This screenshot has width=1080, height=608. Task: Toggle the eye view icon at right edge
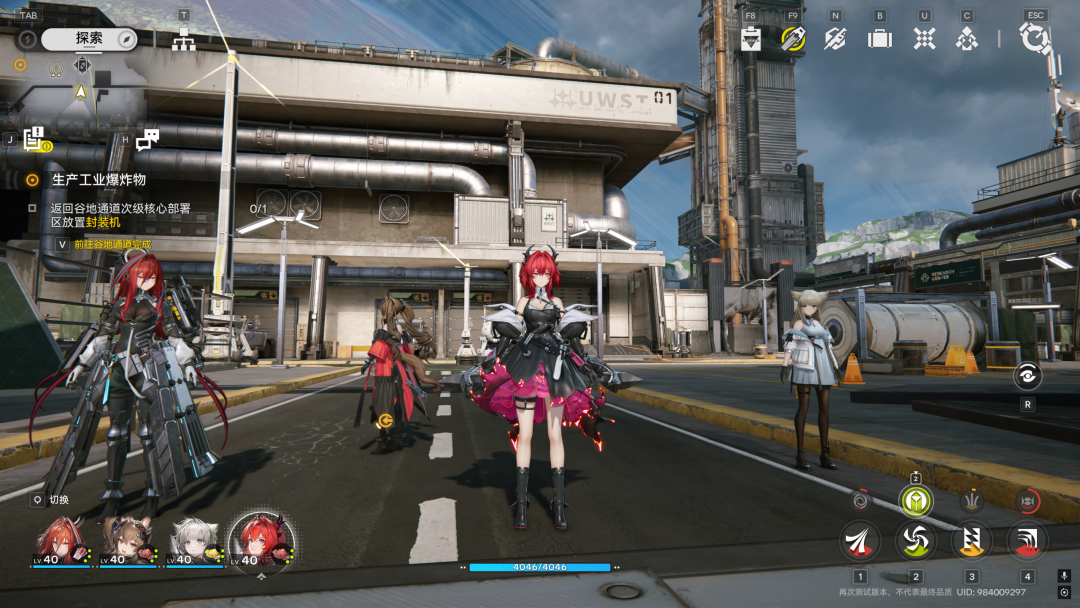coord(1027,376)
